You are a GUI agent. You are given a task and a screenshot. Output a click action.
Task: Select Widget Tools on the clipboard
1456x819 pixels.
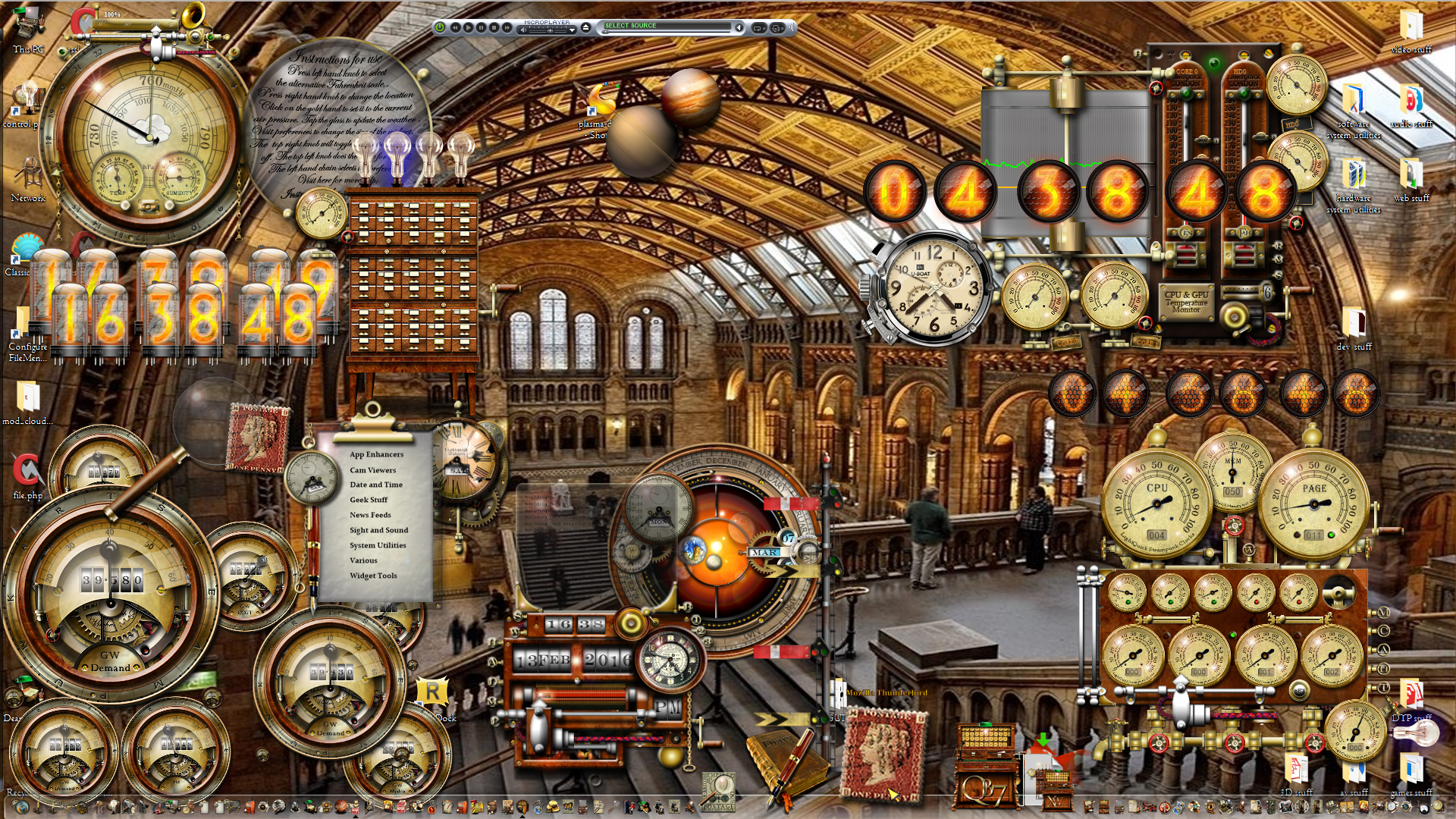(373, 576)
